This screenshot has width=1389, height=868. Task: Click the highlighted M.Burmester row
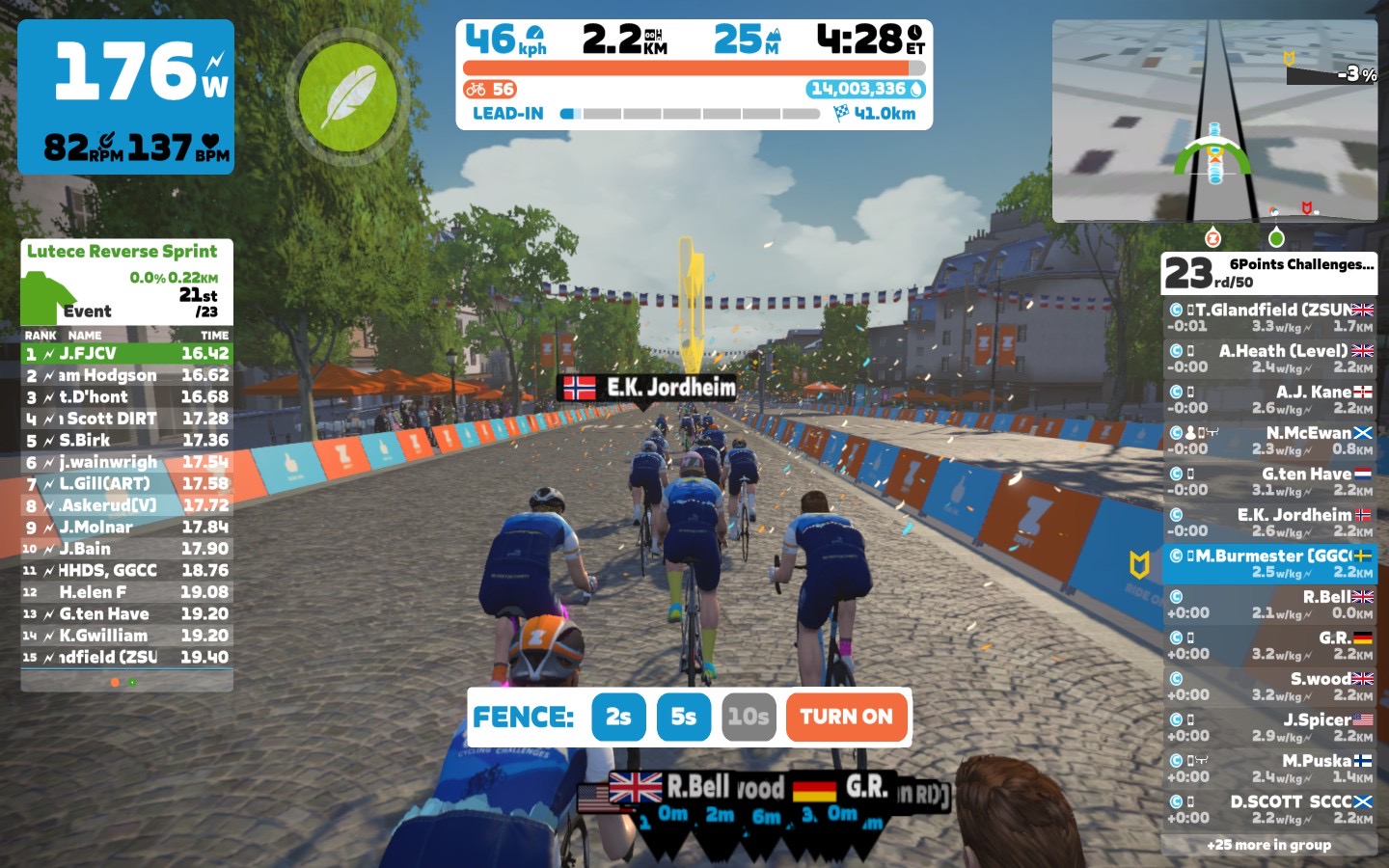[x=1269, y=563]
